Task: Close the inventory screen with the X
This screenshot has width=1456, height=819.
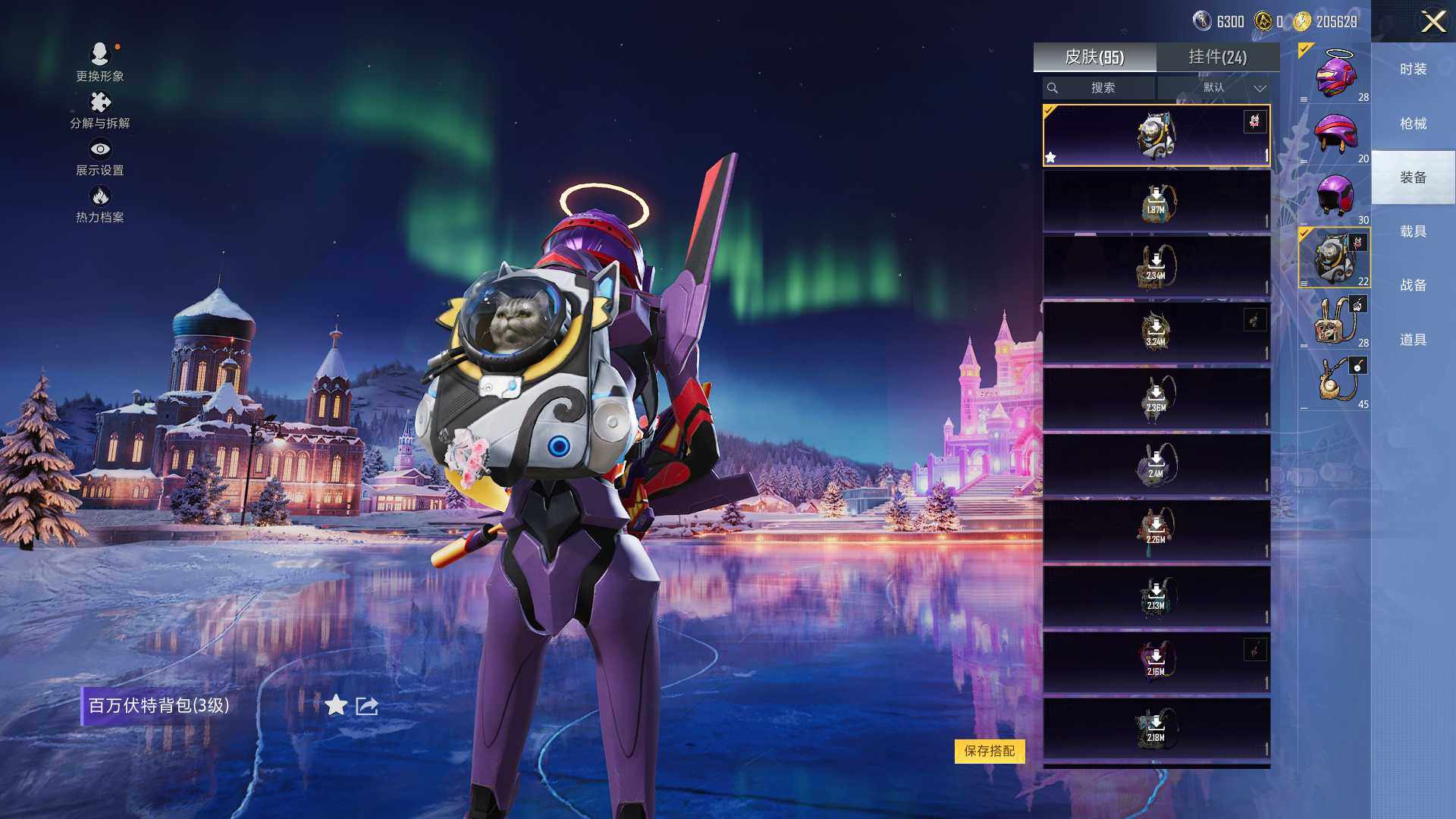Action: coord(1432,21)
